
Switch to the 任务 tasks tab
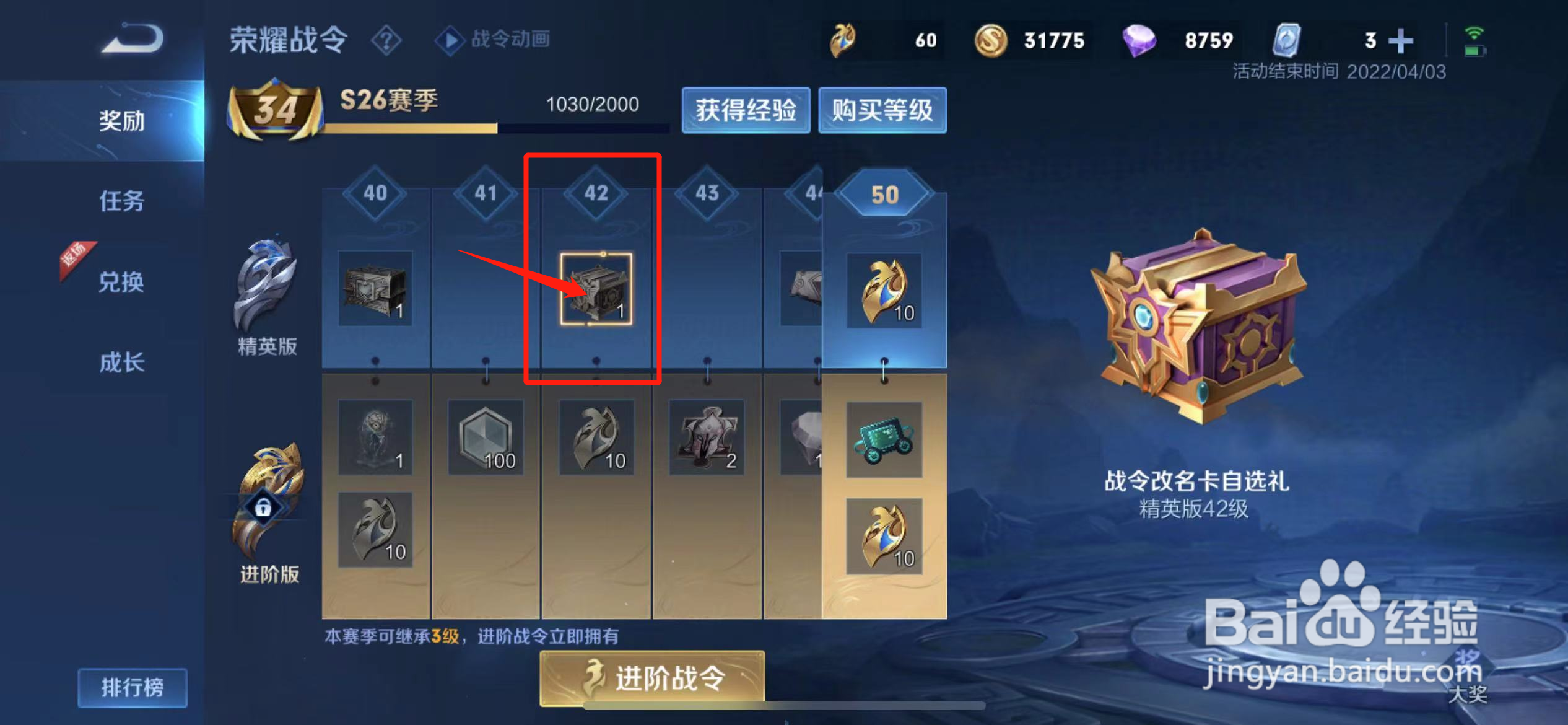click(121, 202)
